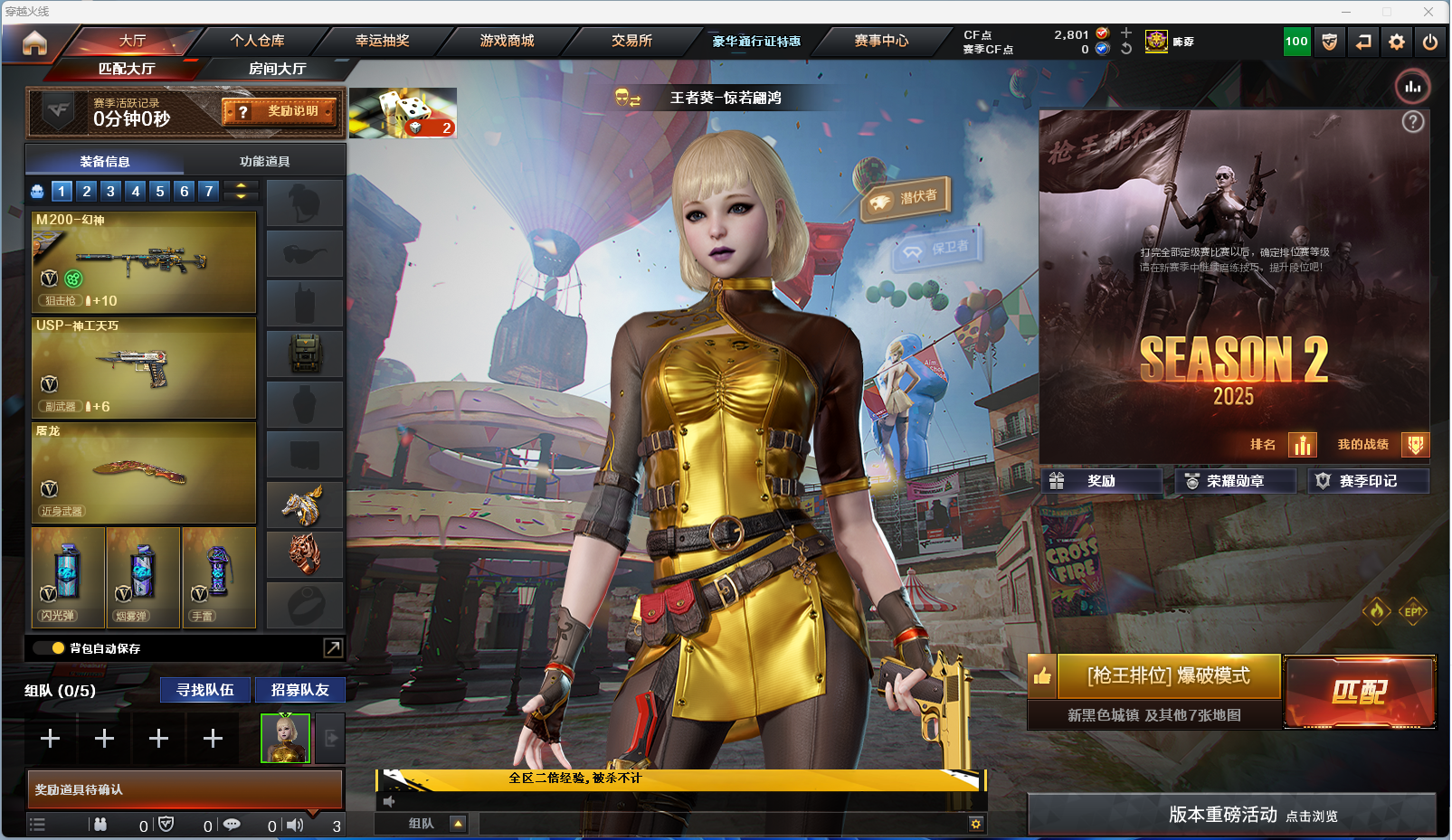Open the 版本重磅活动 event banner
Image resolution: width=1452 pixels, height=840 pixels.
(1231, 815)
